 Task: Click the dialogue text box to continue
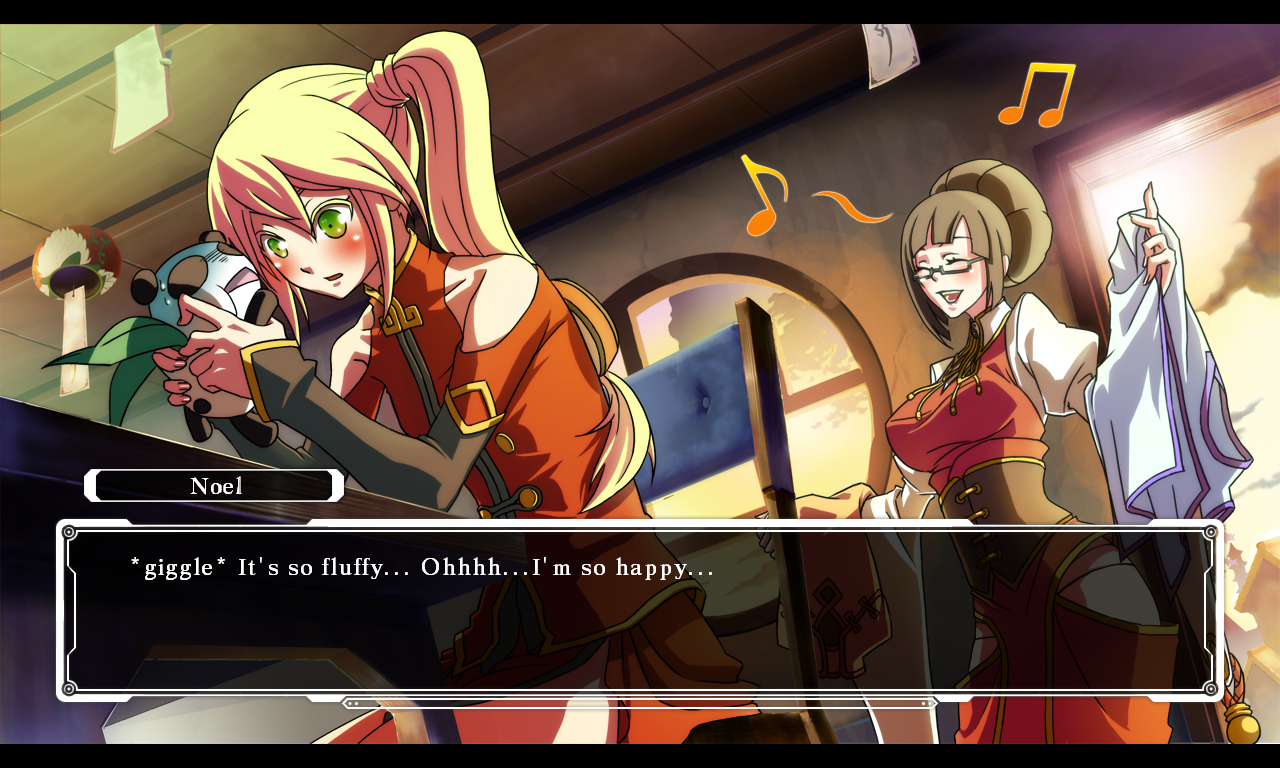(x=640, y=610)
